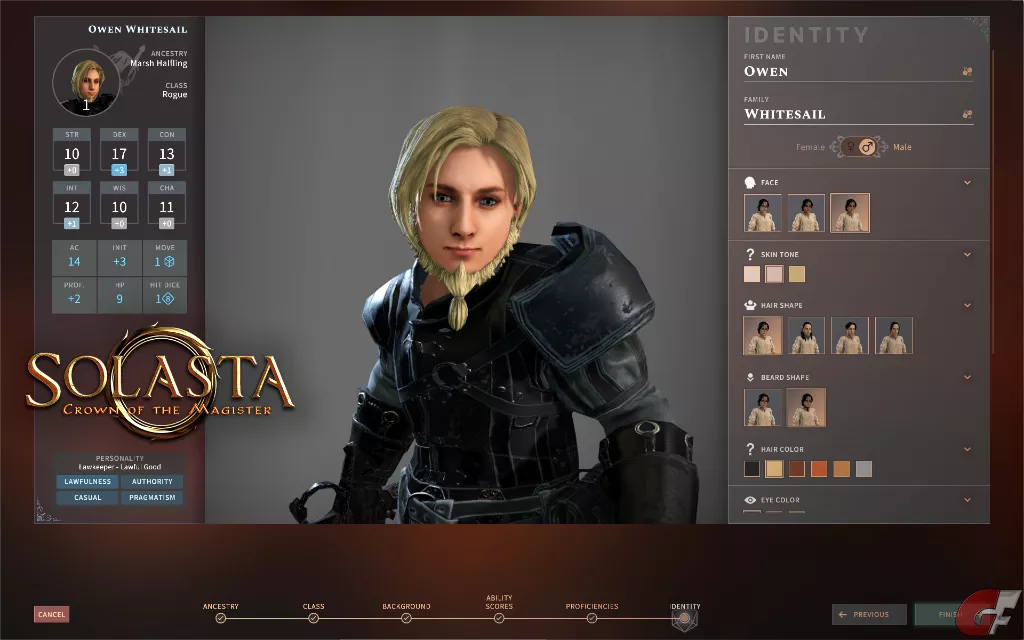Choose the first beard shape thumbnail
The height and width of the screenshot is (640, 1024).
pyautogui.click(x=763, y=408)
